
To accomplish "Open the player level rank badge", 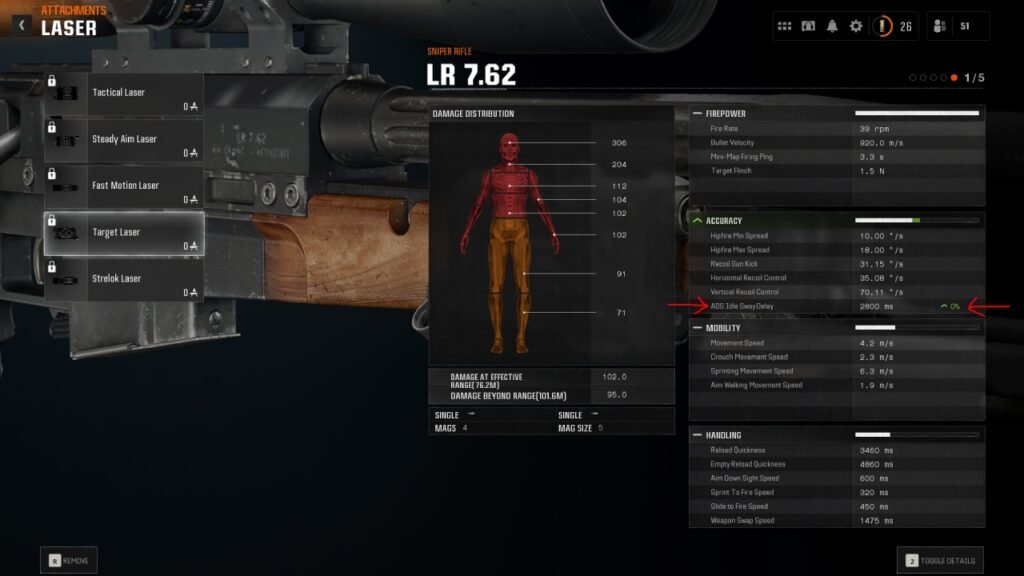I will (884, 26).
